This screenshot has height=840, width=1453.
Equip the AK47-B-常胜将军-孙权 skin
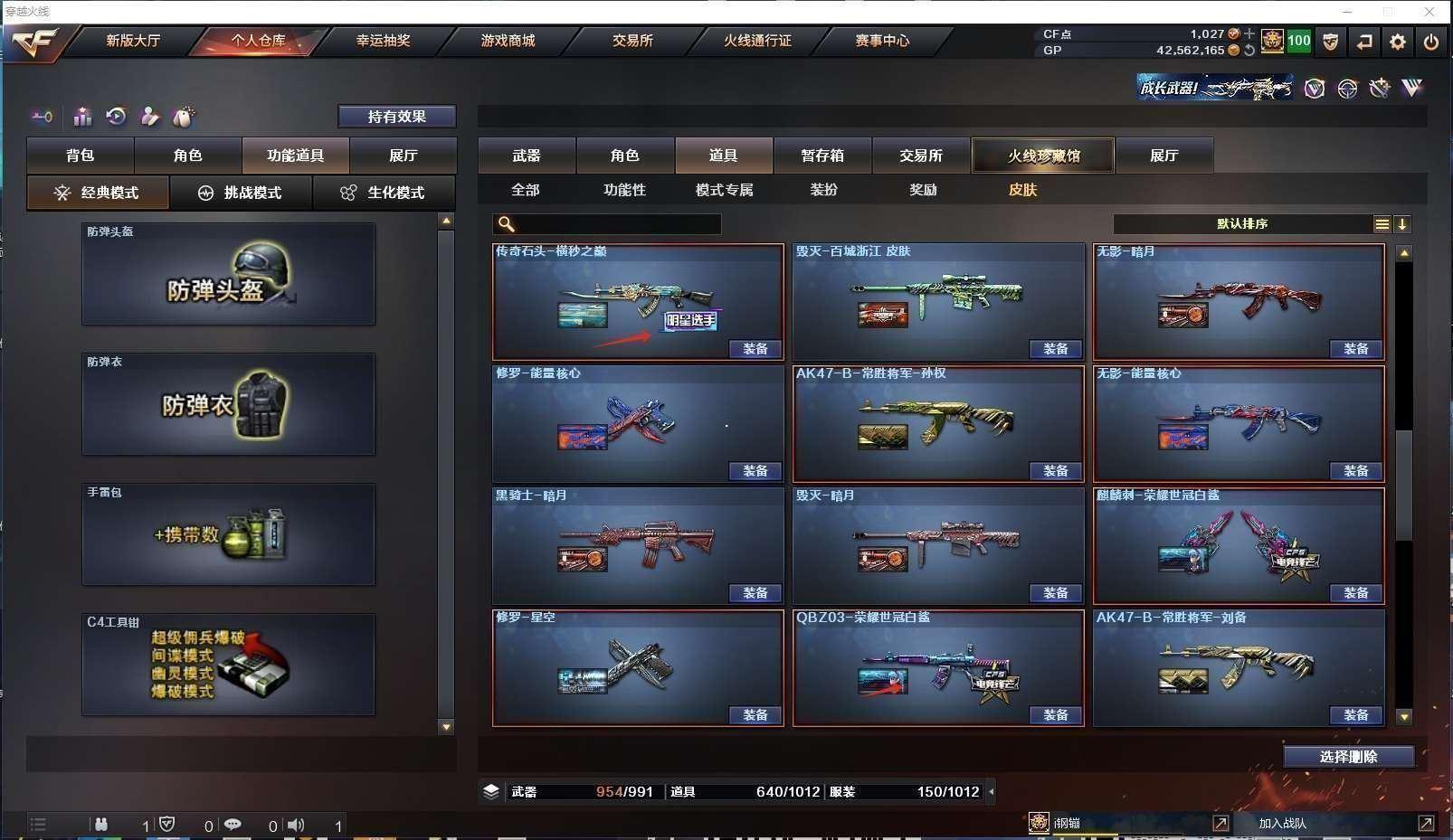point(1055,471)
